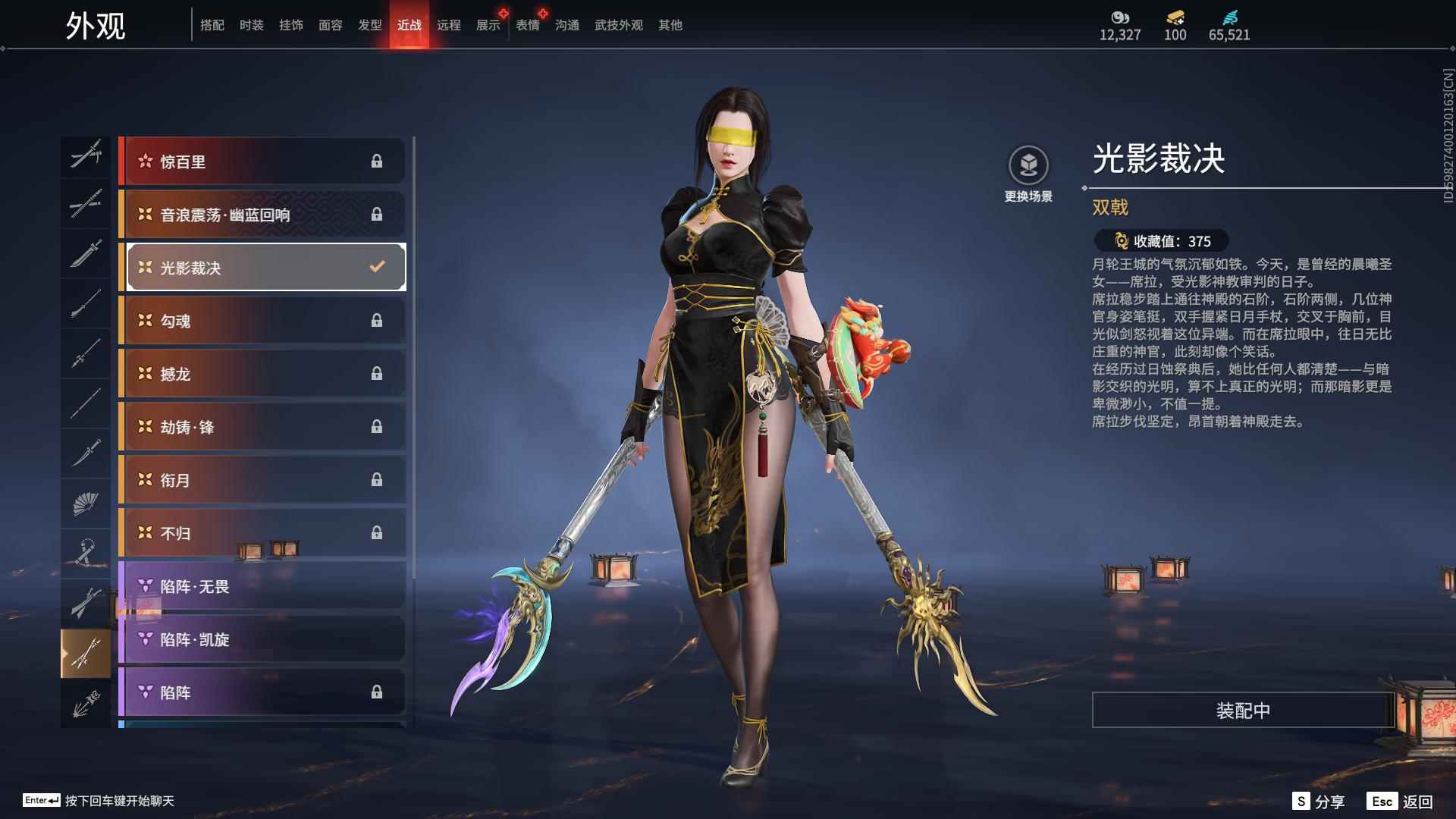Screen dimensions: 1456x819
Task: Select the 衔月 skin row
Action: (262, 480)
